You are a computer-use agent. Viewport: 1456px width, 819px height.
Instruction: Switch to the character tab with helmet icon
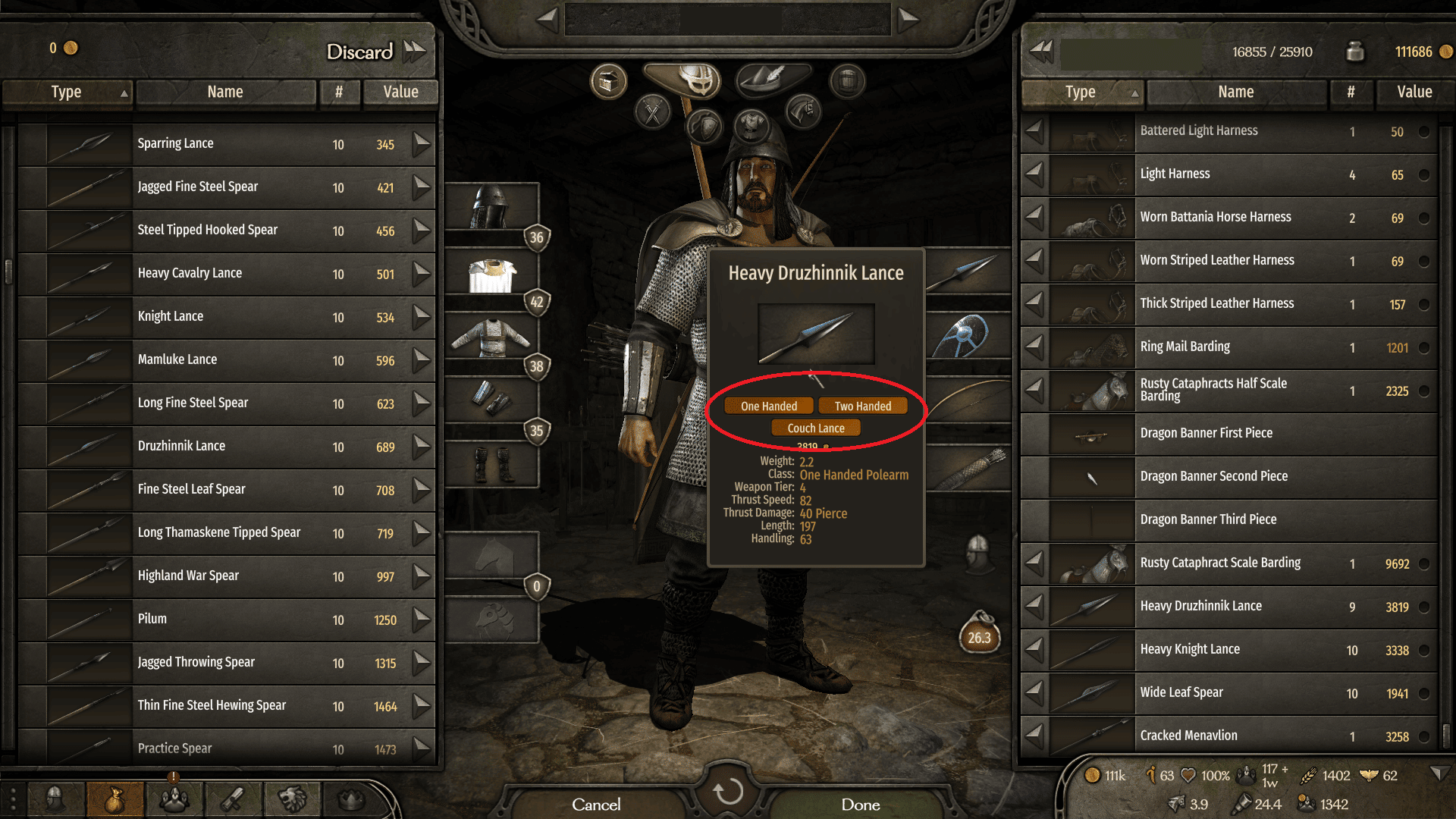(55, 798)
